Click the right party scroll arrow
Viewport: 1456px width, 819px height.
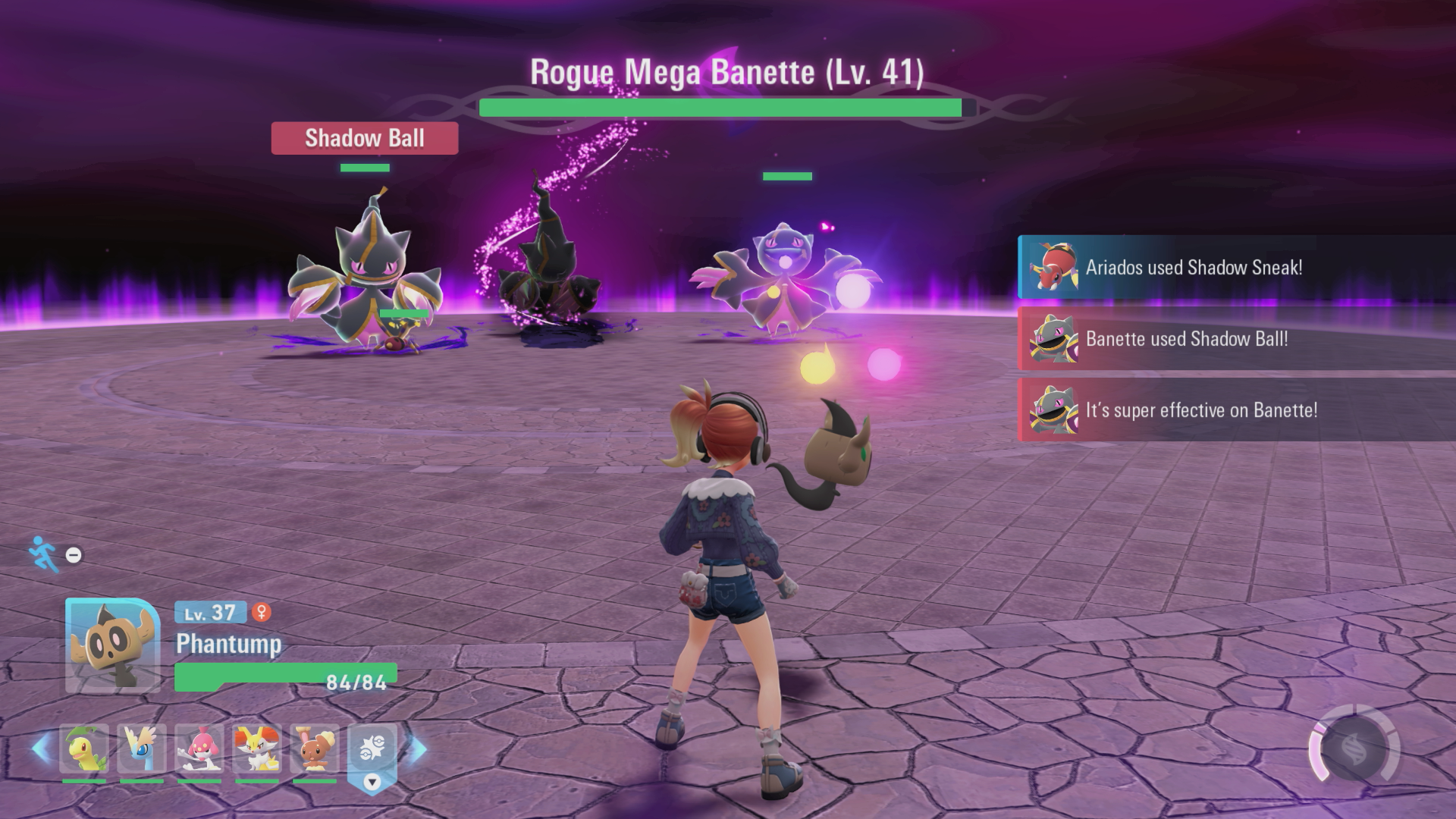tap(418, 748)
